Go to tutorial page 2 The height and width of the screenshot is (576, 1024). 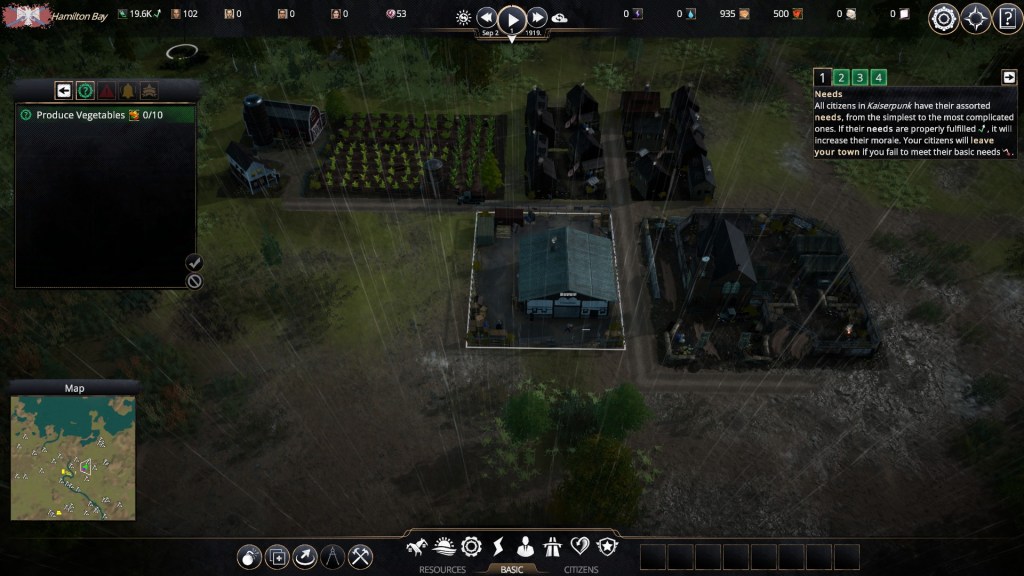[841, 78]
